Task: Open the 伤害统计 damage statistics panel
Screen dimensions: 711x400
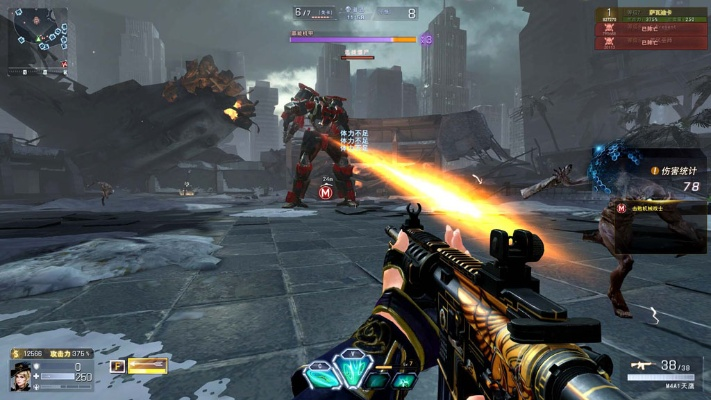Action: point(661,171)
